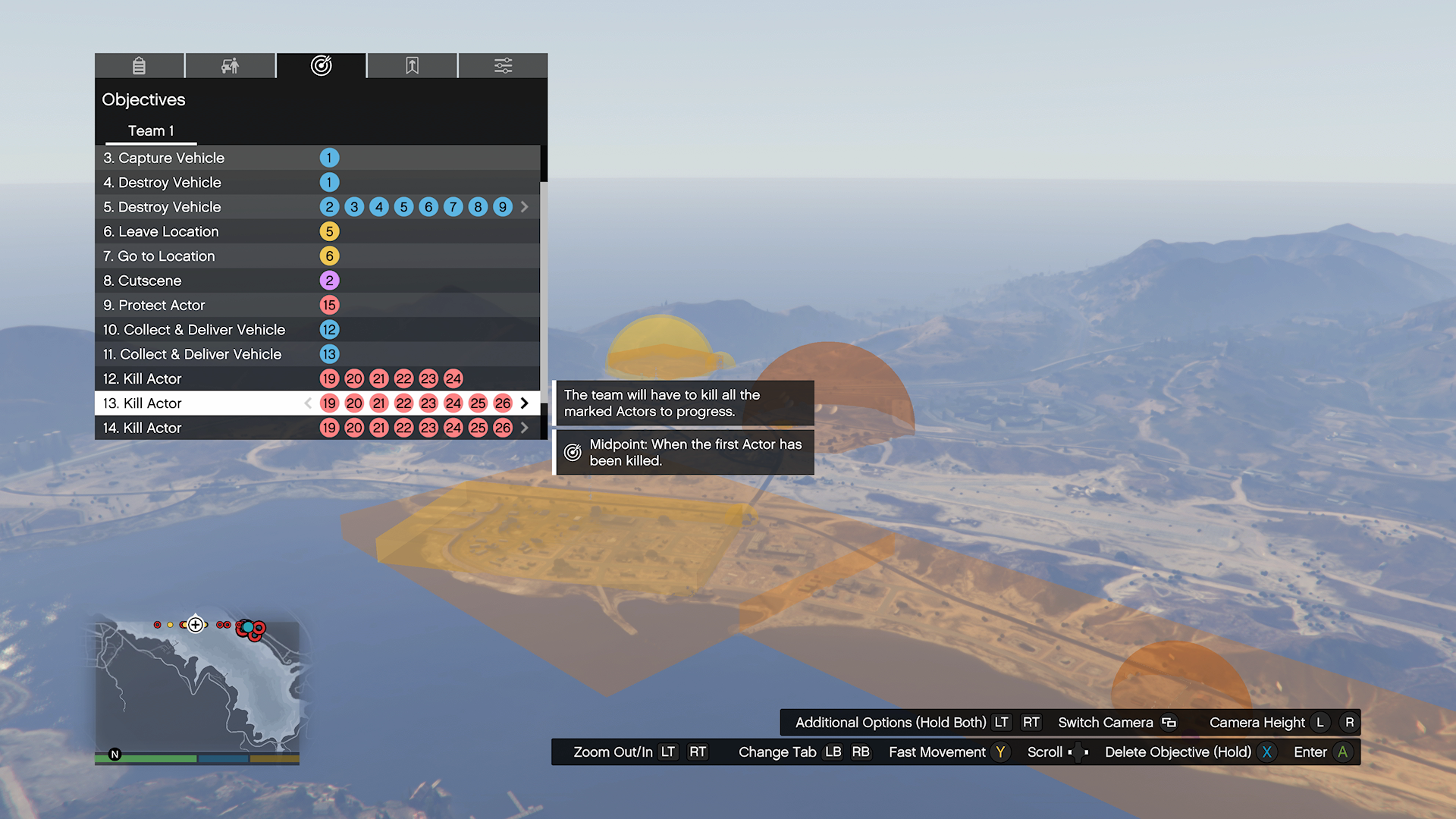Highlight objective 5 Destroy Vehicle row
This screenshot has width=1456, height=819.
coord(162,207)
